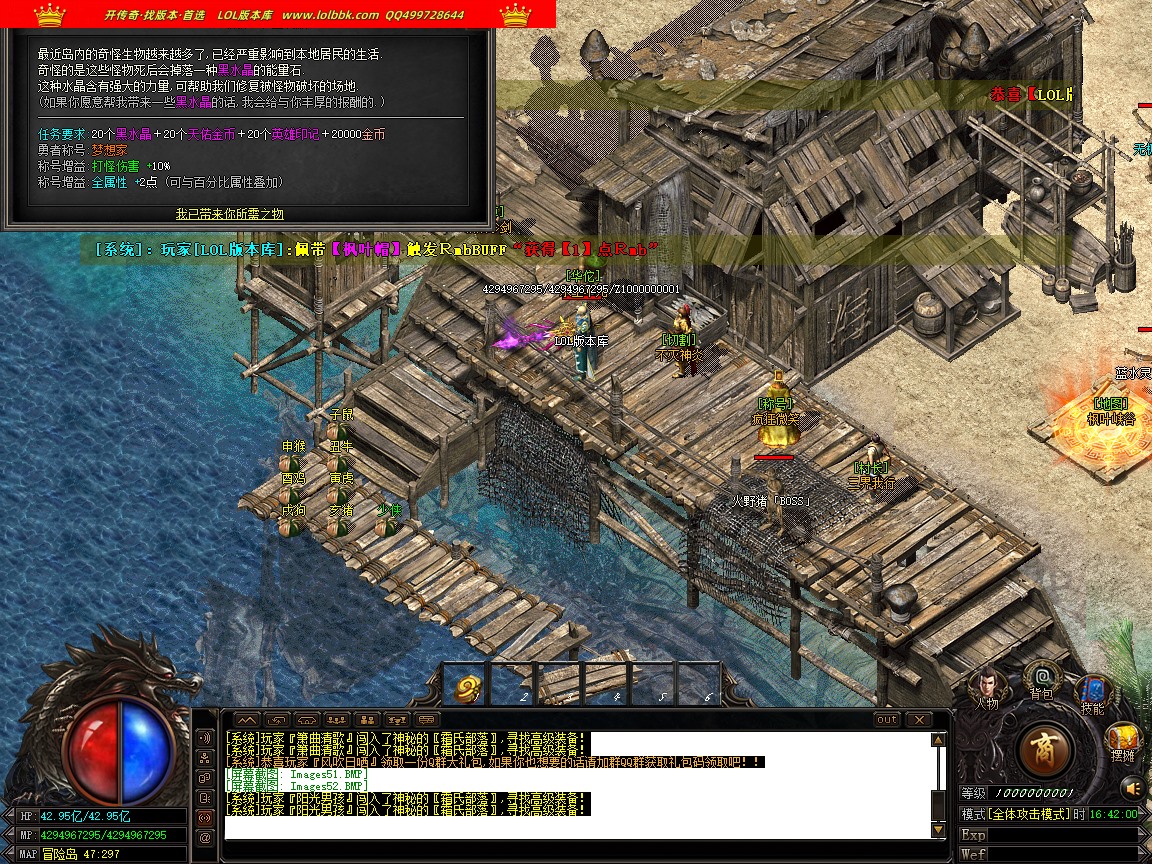This screenshot has width=1152, height=864.
Task: Click the first mountain-shaped chat toolbar button
Action: coord(247,719)
